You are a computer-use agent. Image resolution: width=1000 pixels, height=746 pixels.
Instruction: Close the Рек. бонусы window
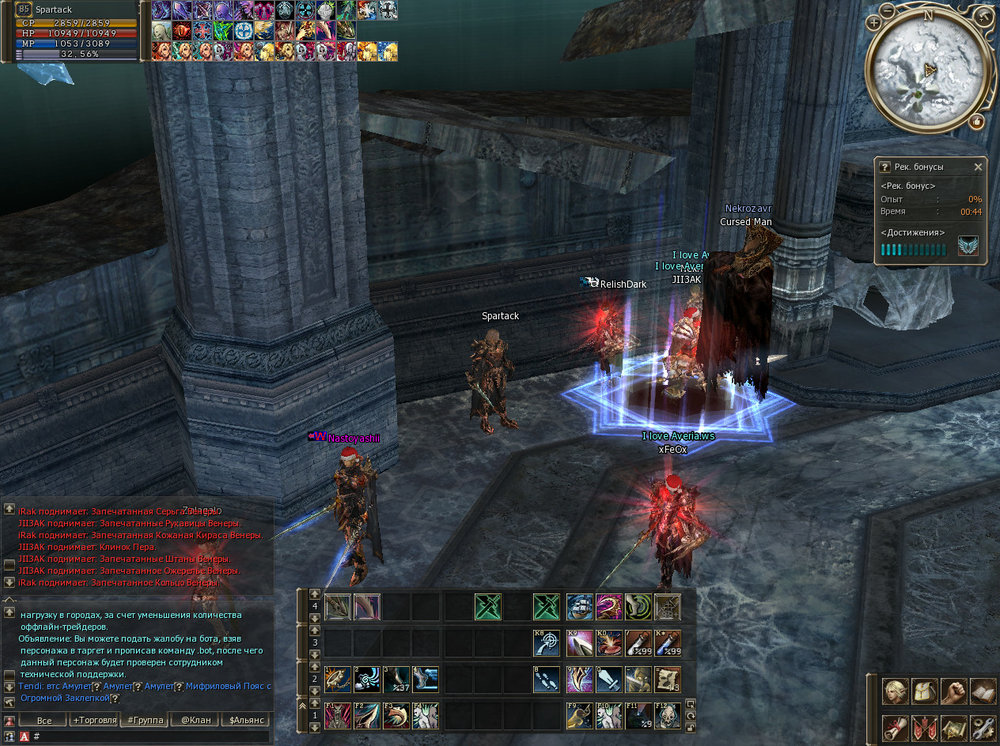[x=978, y=166]
